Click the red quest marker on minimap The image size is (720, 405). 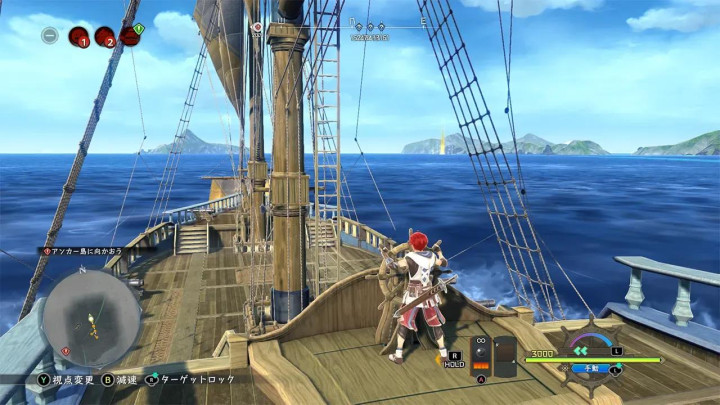[x=66, y=351]
